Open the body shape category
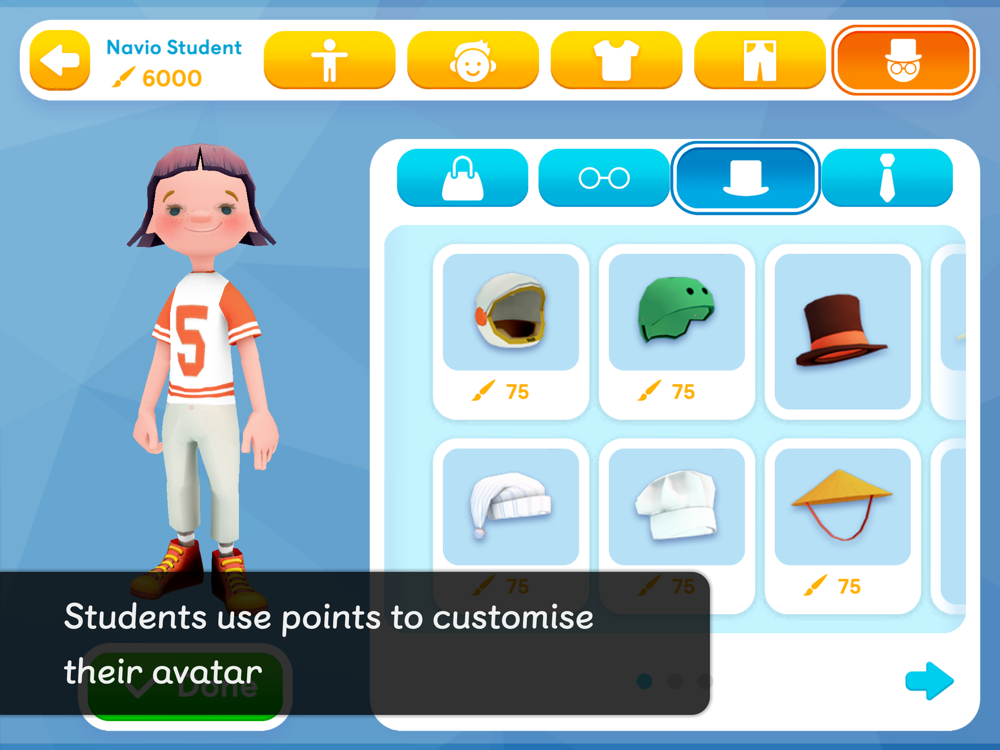The height and width of the screenshot is (750, 1000). [329, 60]
